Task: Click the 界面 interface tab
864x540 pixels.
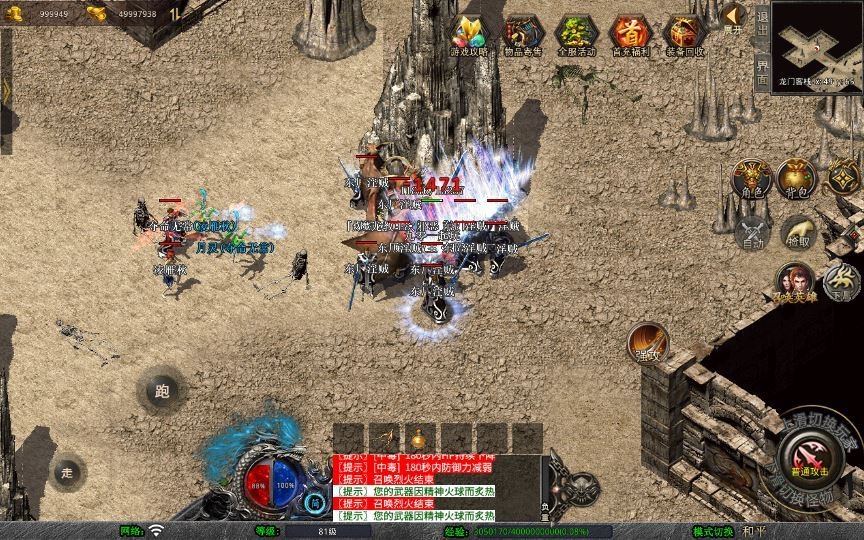Action: (x=762, y=67)
